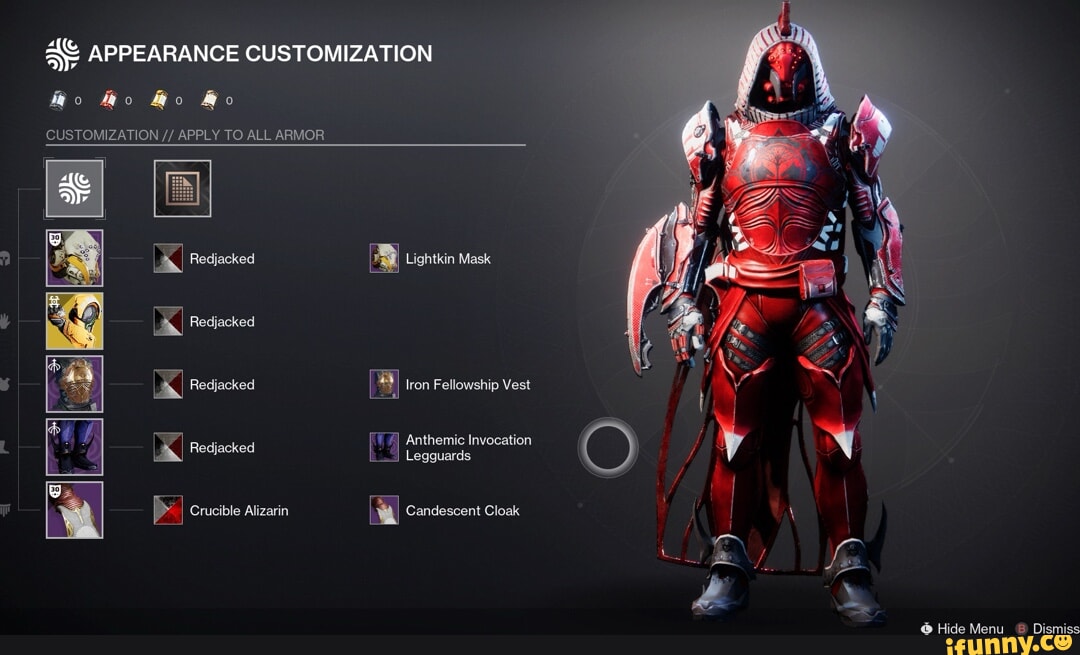Change the gauntlets' Redjacked shader
The height and width of the screenshot is (655, 1080).
(168, 322)
